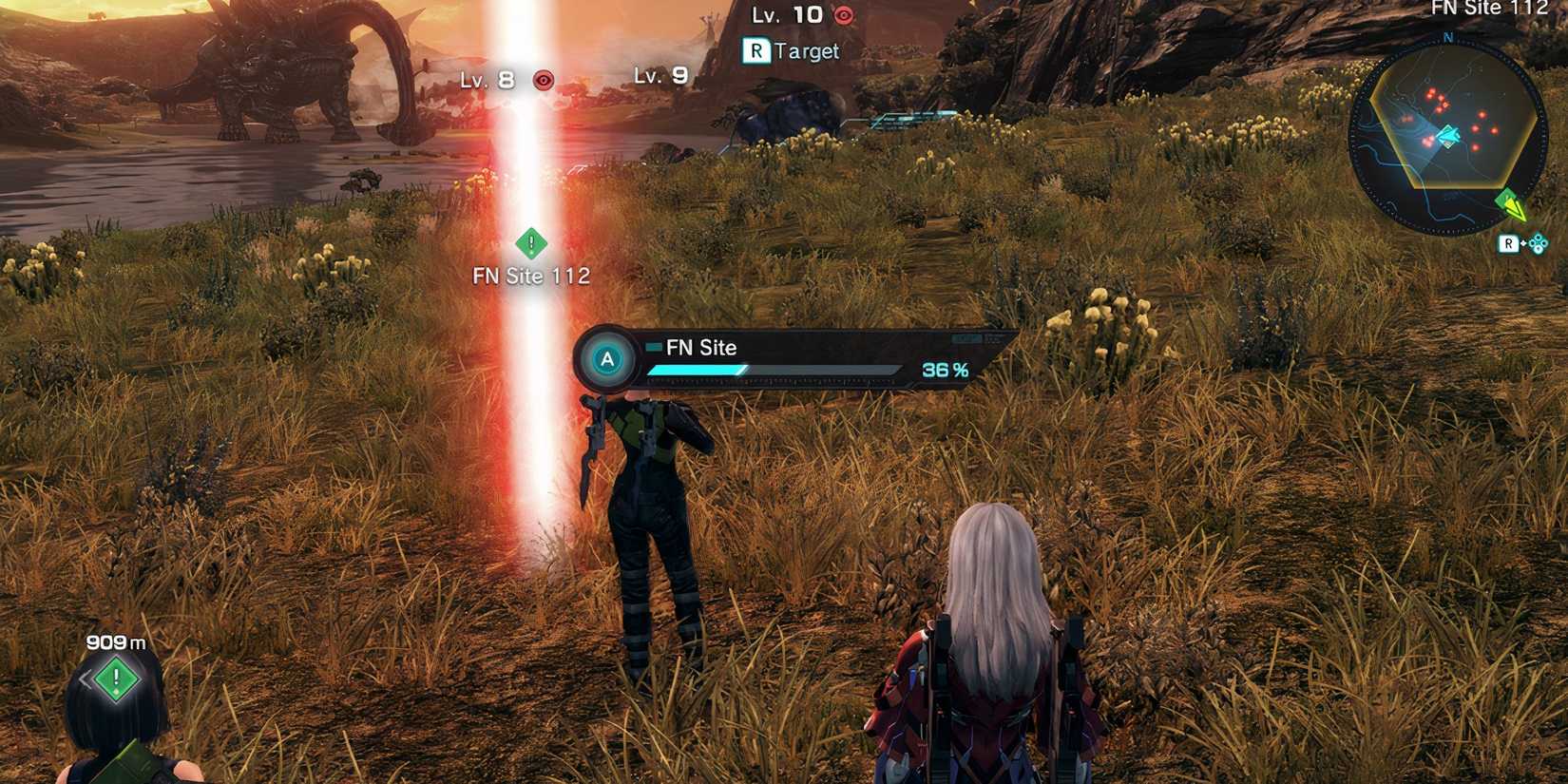The width and height of the screenshot is (1568, 784).
Task: Click the N compass marker on the minimap
Action: [1447, 39]
